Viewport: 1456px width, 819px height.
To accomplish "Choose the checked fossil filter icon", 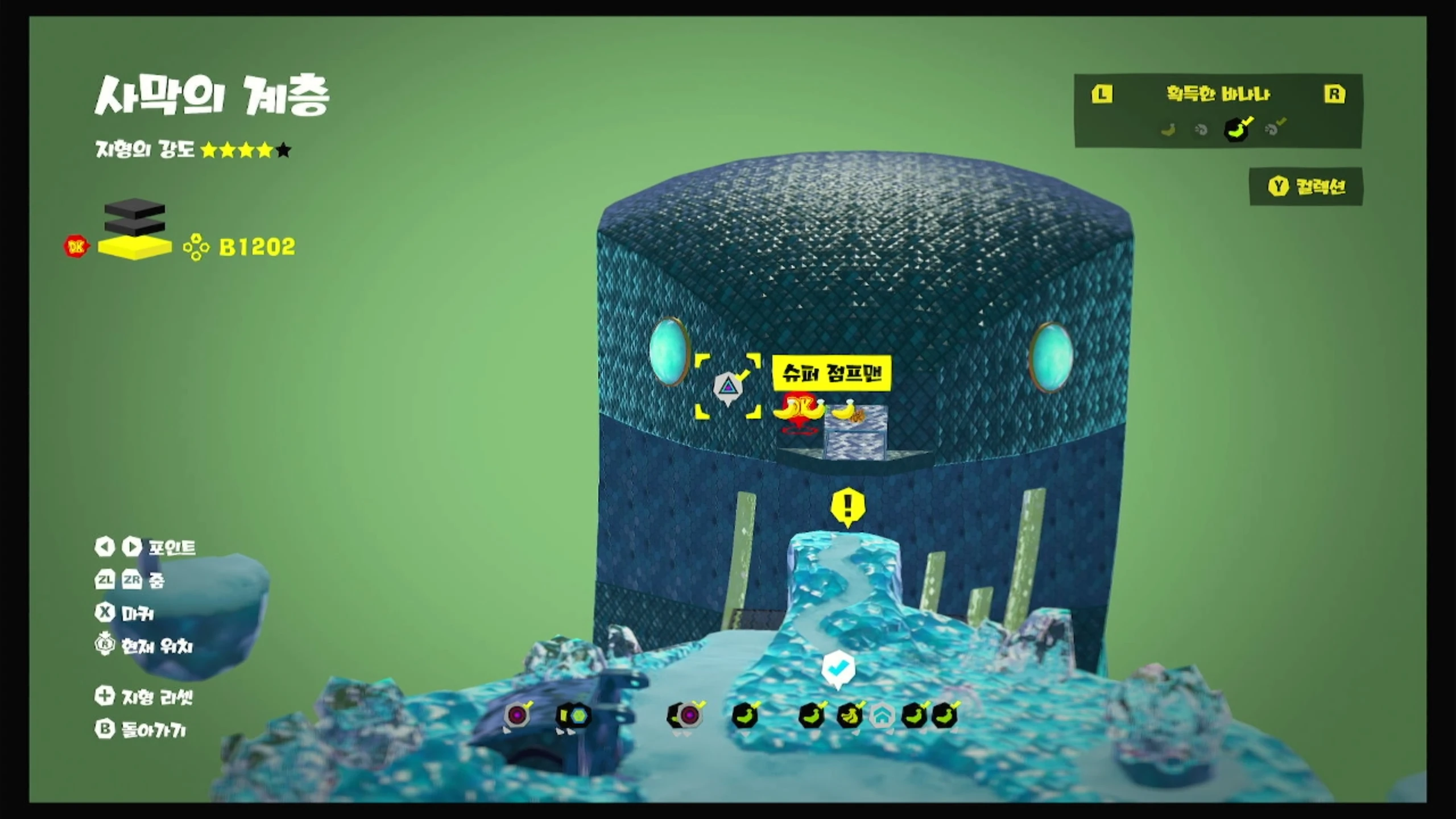I will [1274, 129].
